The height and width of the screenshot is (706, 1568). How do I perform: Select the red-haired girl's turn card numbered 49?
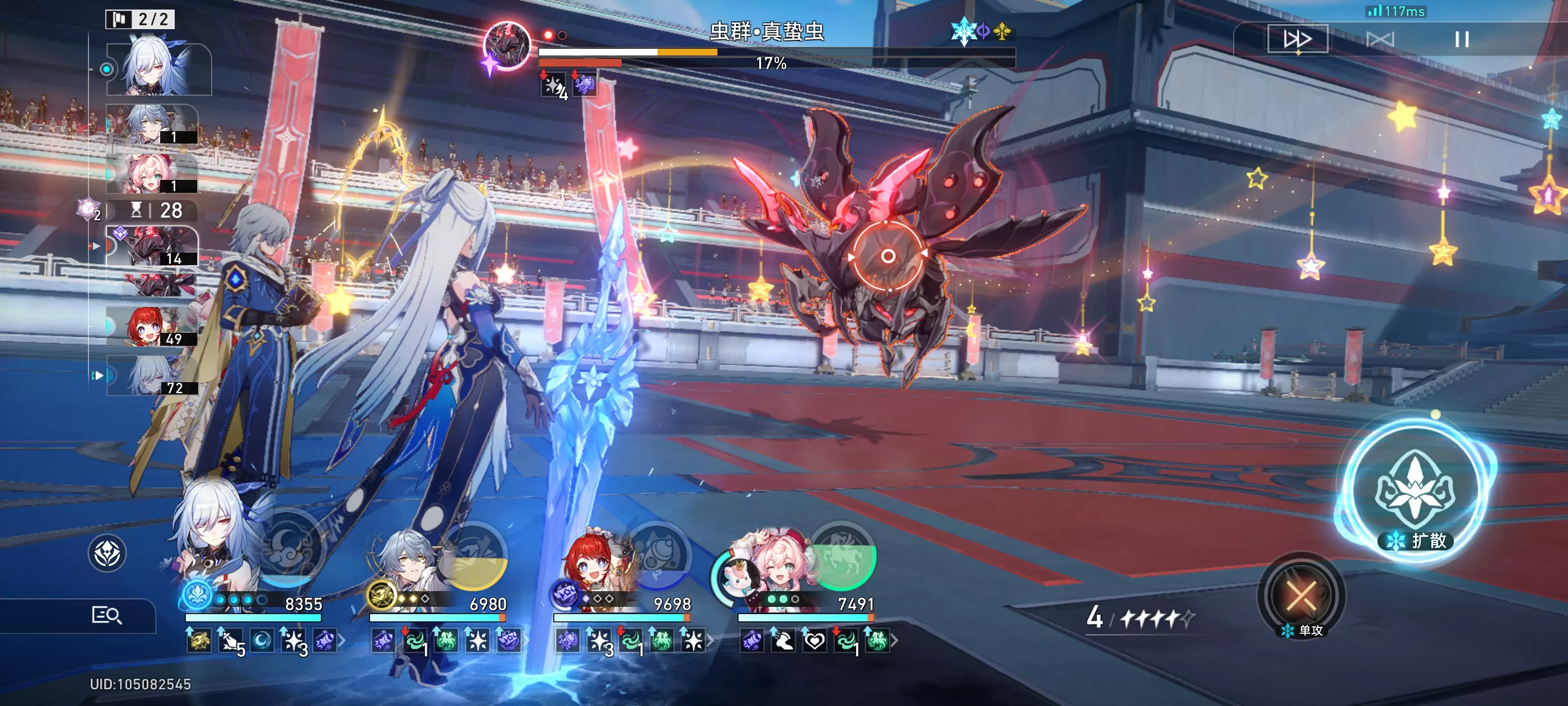[152, 327]
